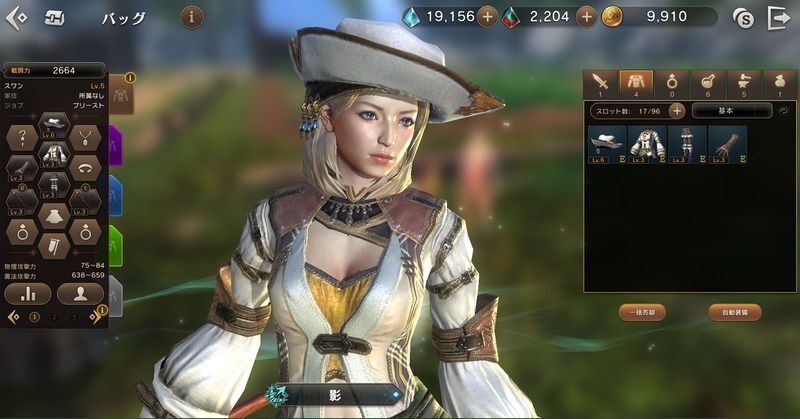This screenshot has width=800, height=419.
Task: Go back with the top-left arrow
Action: [17, 17]
